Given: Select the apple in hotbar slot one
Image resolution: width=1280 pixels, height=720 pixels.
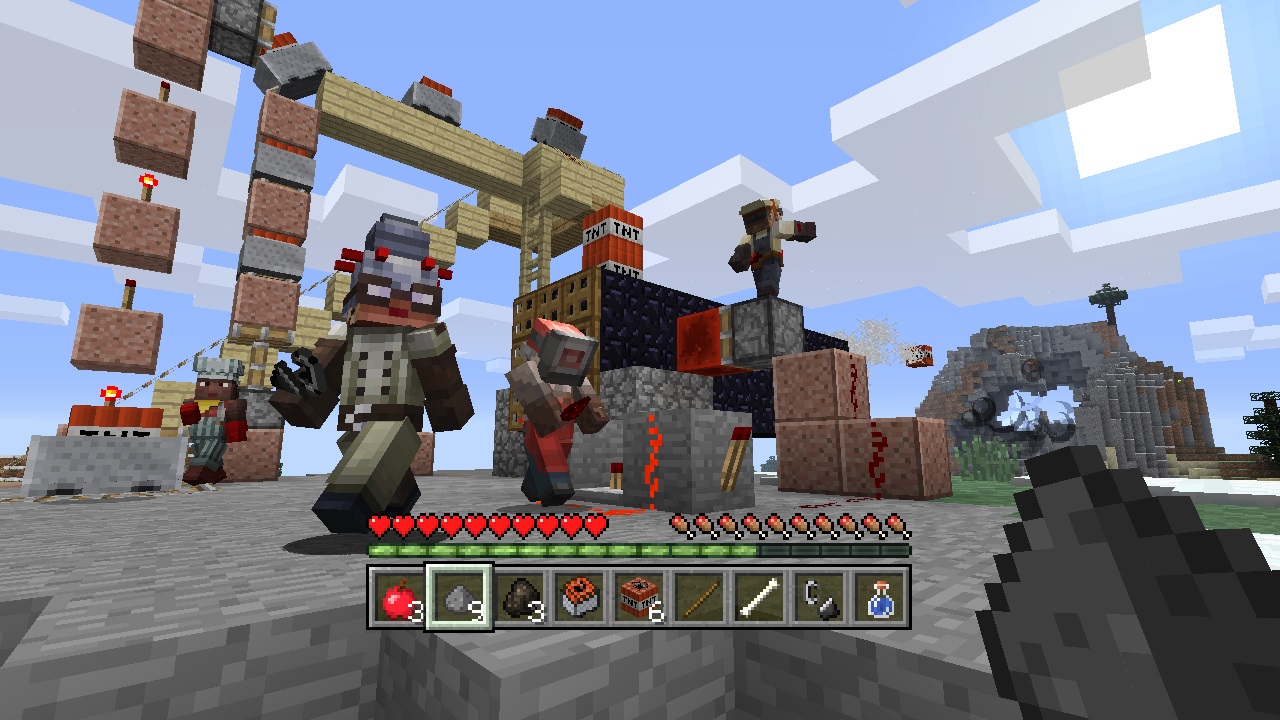Looking at the screenshot, I should point(399,597).
